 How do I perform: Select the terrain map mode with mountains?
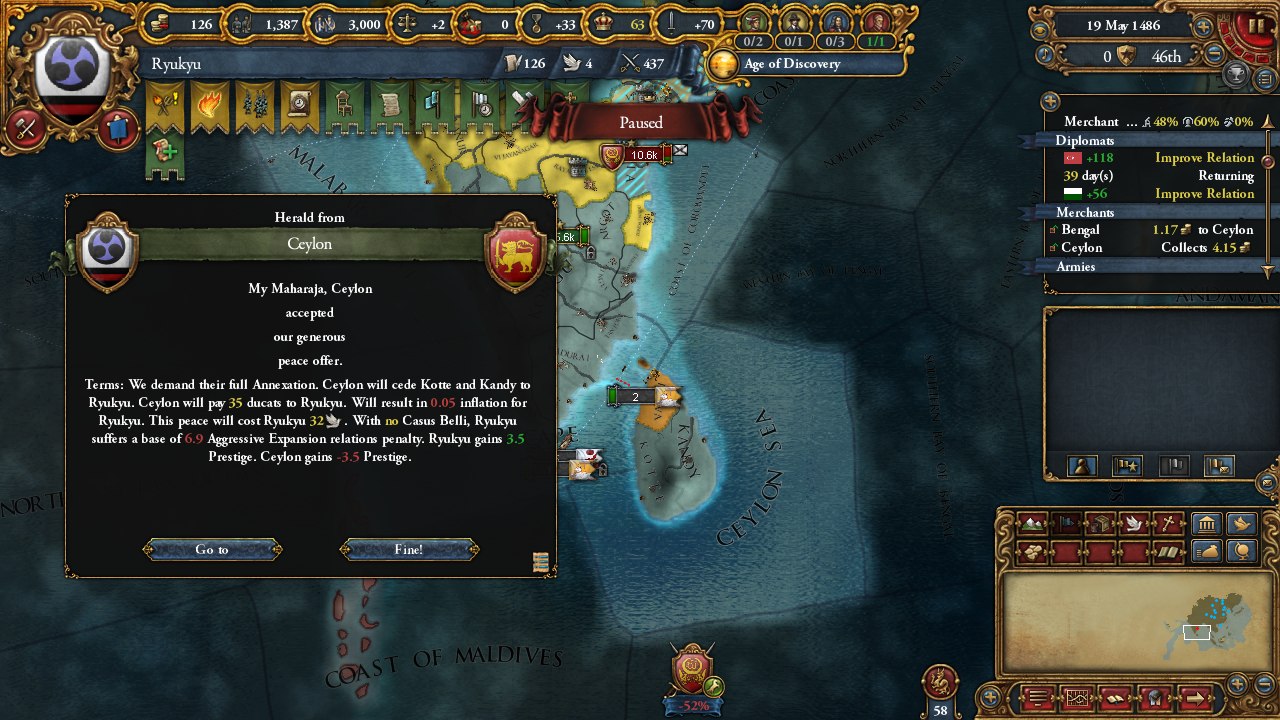pyautogui.click(x=1033, y=524)
